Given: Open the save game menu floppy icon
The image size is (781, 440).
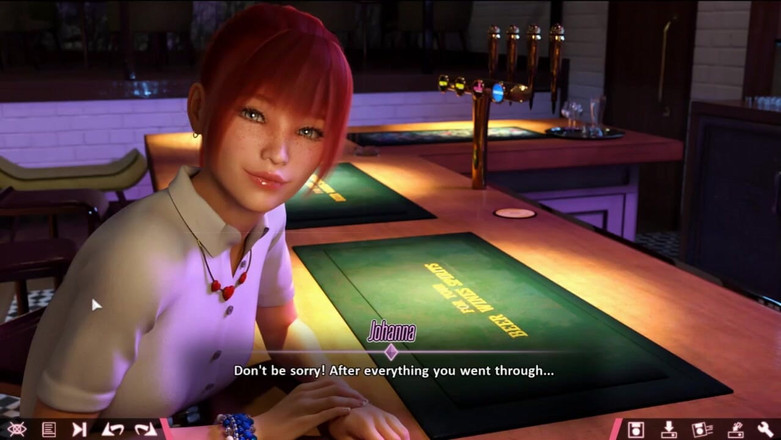Looking at the screenshot, I should click(x=635, y=429).
